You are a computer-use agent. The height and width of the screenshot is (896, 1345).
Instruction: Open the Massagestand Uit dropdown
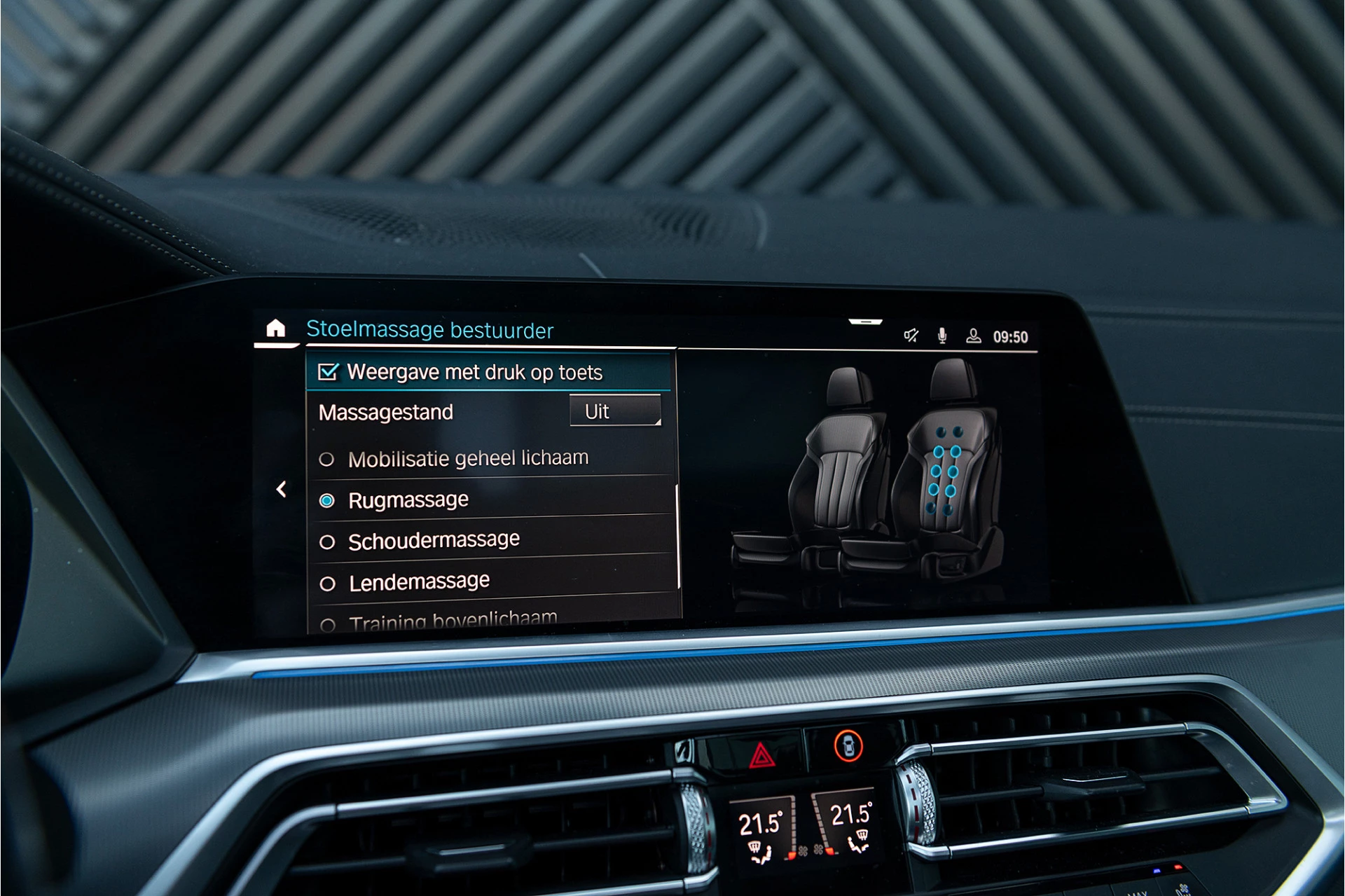click(615, 411)
